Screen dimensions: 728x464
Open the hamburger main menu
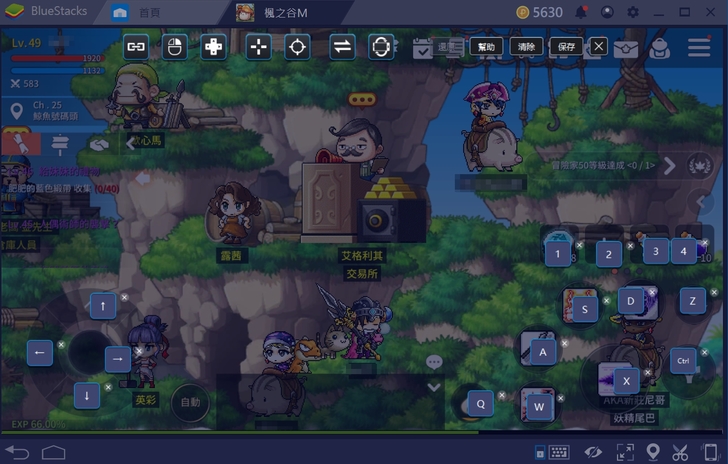[699, 46]
